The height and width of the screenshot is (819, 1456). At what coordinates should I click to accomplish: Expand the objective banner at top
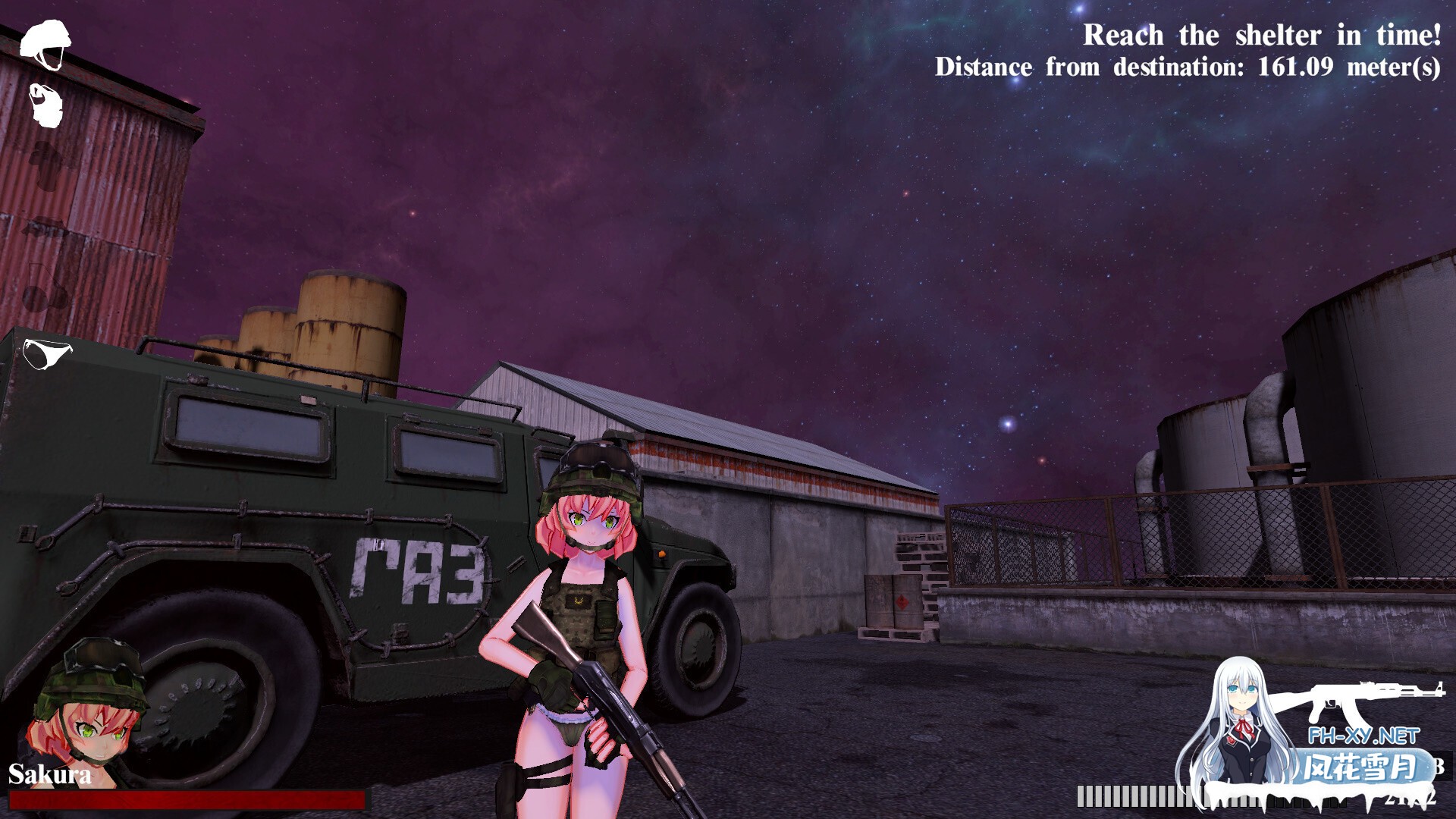click(1191, 49)
